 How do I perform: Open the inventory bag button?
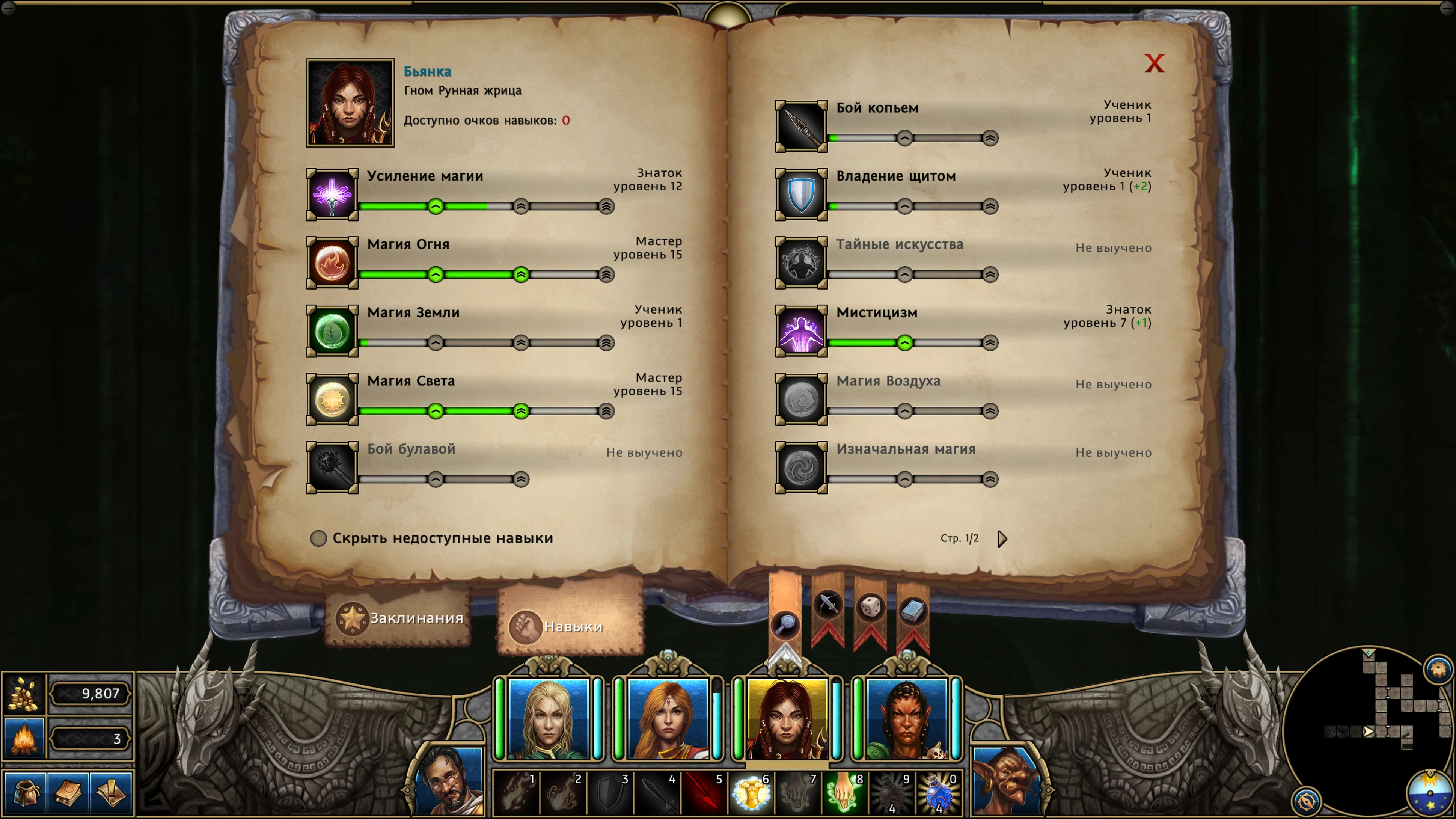[x=24, y=792]
